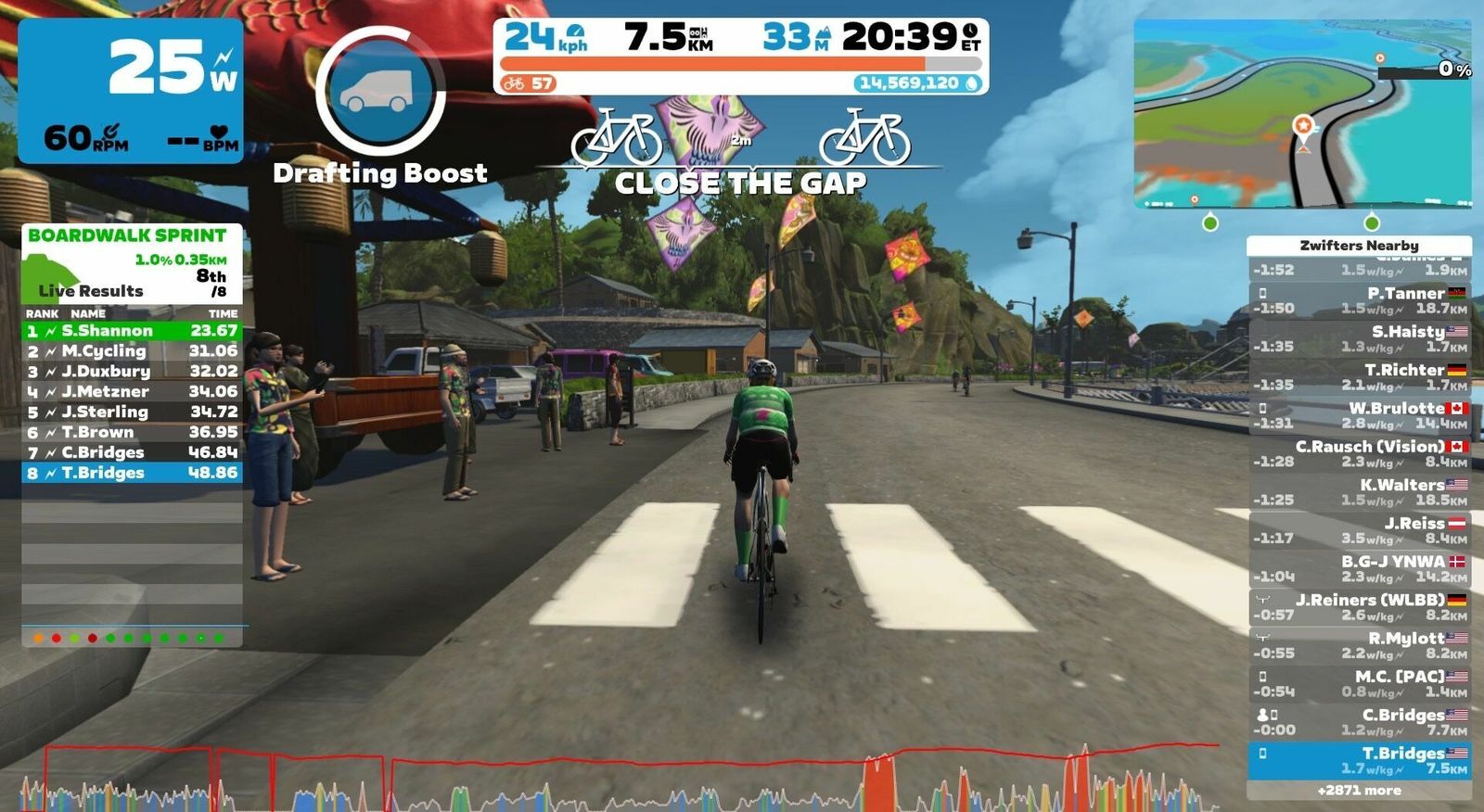The width and height of the screenshot is (1484, 812).
Task: Select S.Haisty from nearby riders
Action: [1359, 338]
